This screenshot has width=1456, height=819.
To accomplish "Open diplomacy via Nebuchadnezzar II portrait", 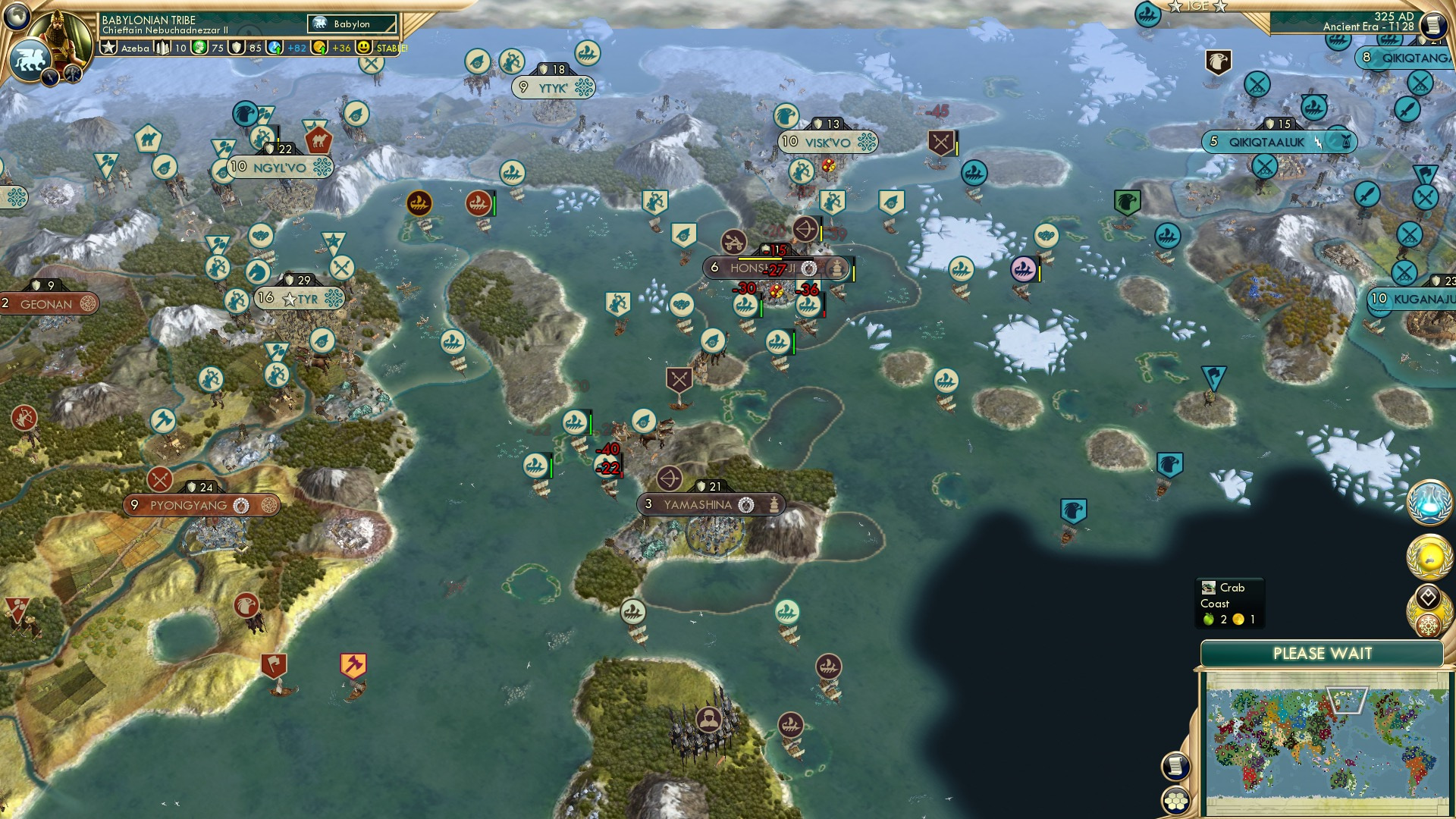I will [58, 36].
